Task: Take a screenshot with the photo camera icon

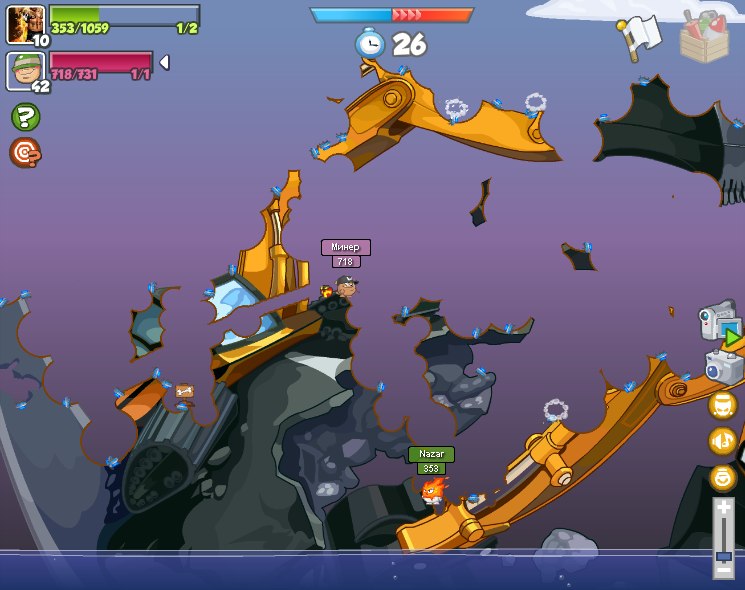Action: tap(724, 366)
